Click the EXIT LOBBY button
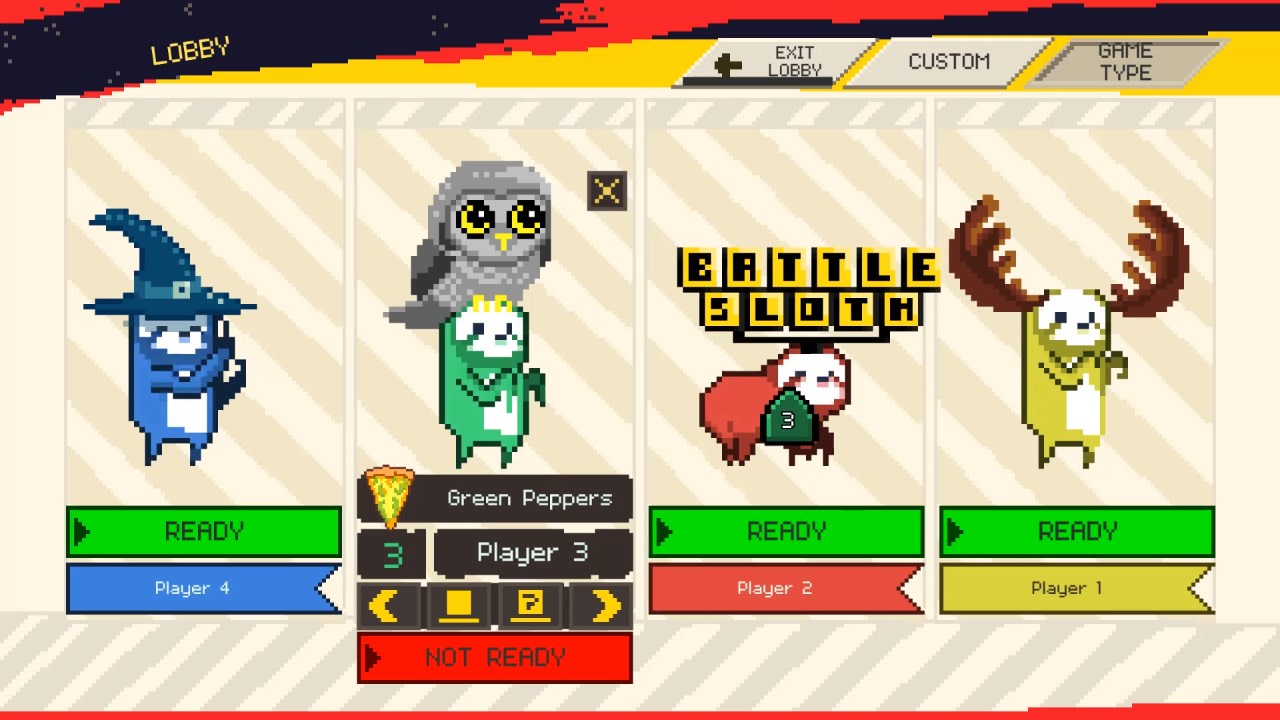The height and width of the screenshot is (720, 1280). point(795,61)
